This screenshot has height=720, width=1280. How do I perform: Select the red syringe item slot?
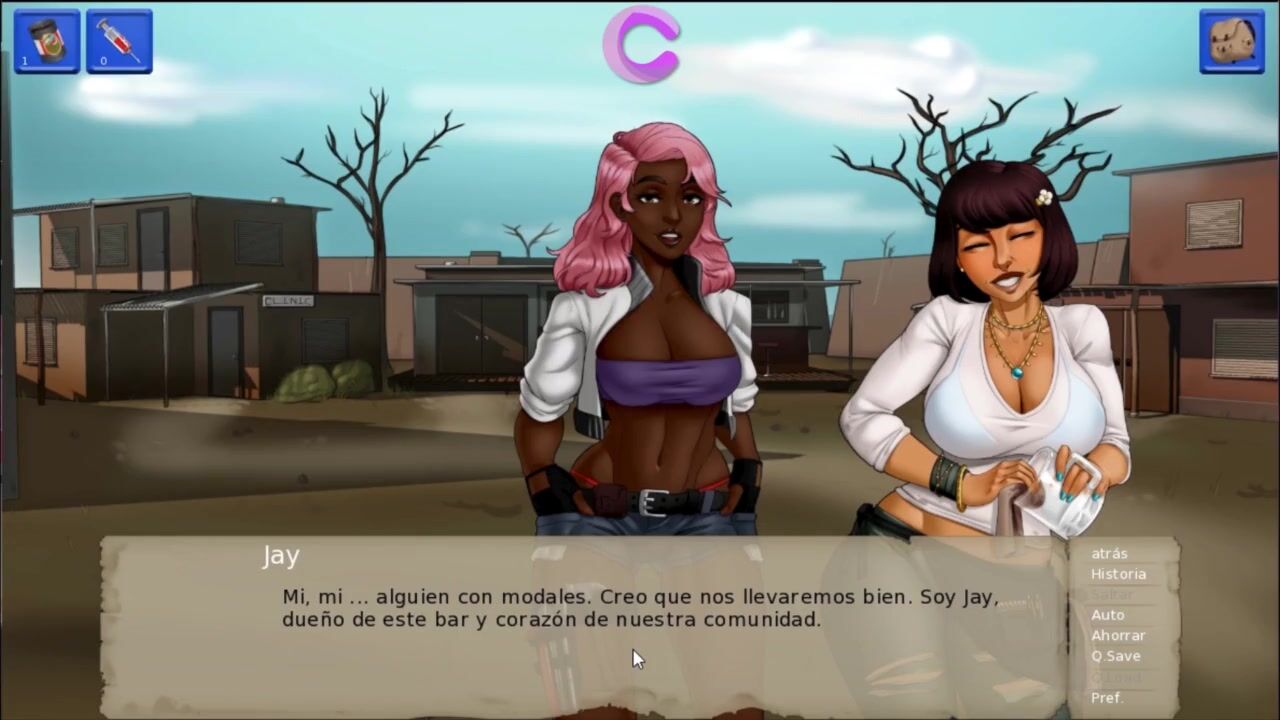coord(119,41)
